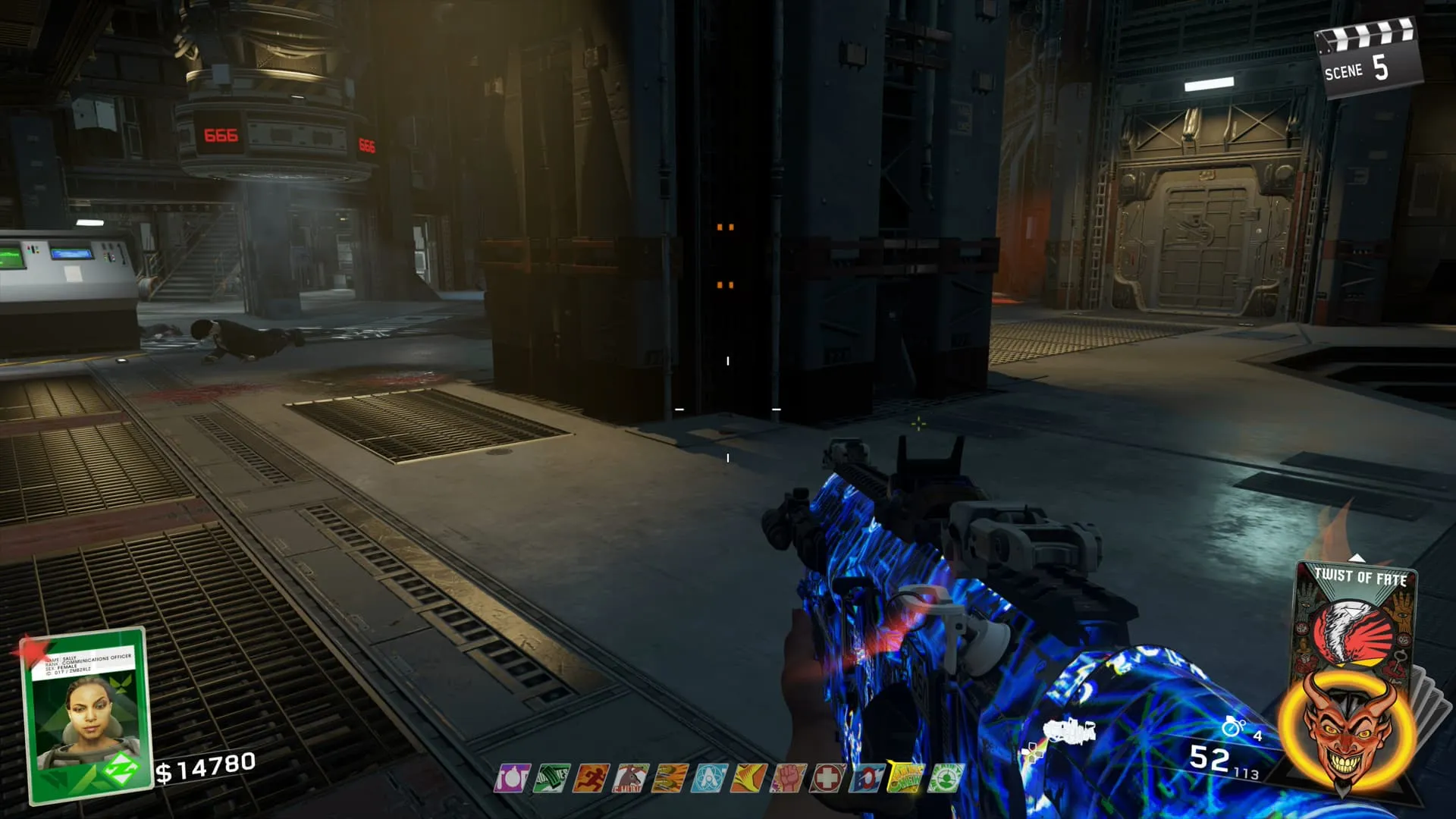This screenshot has width=1456, height=819.
Task: Click the raised fist perk icon
Action: pyautogui.click(x=789, y=778)
